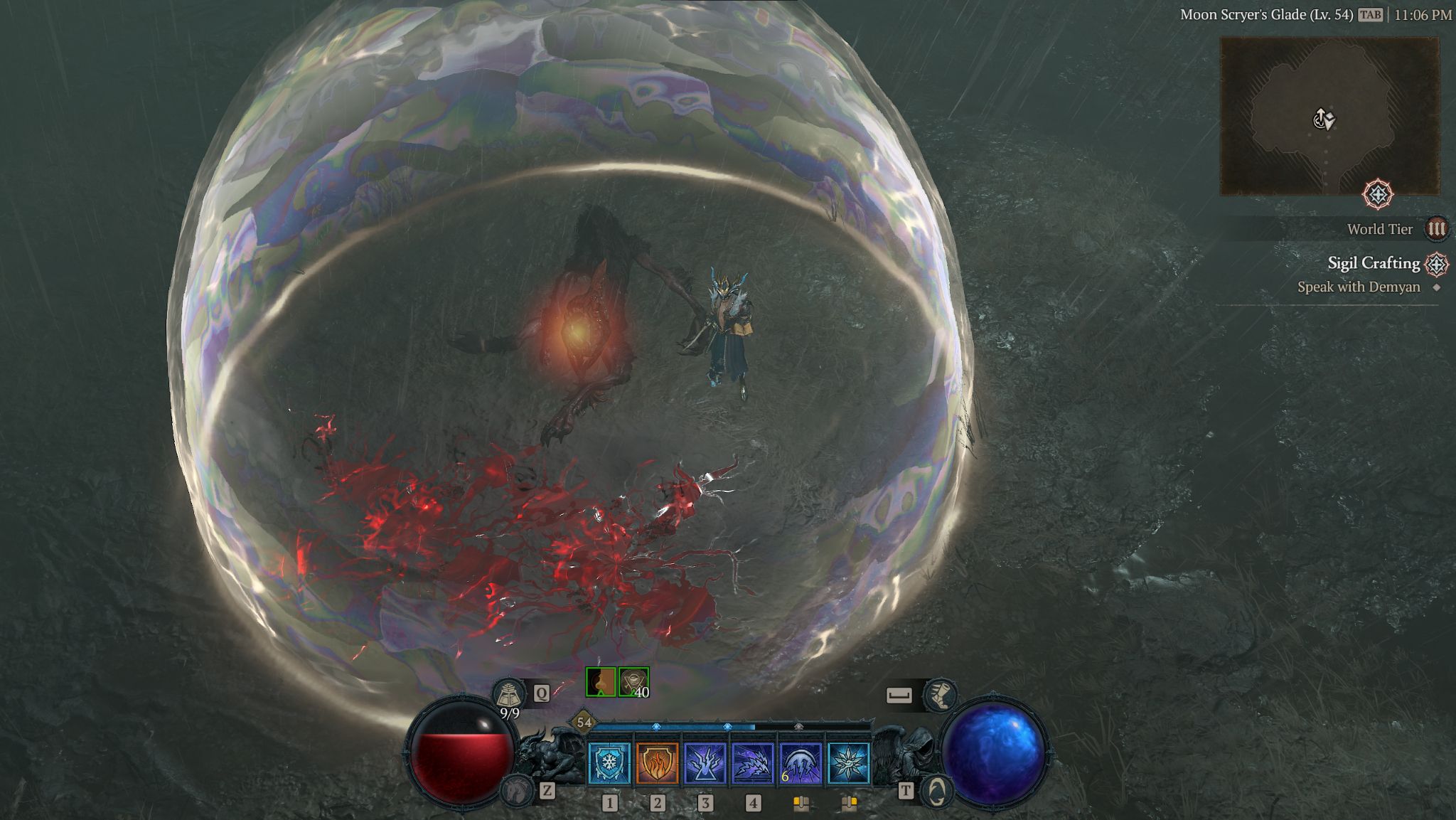Summon the mount with the horse icon

point(517,790)
